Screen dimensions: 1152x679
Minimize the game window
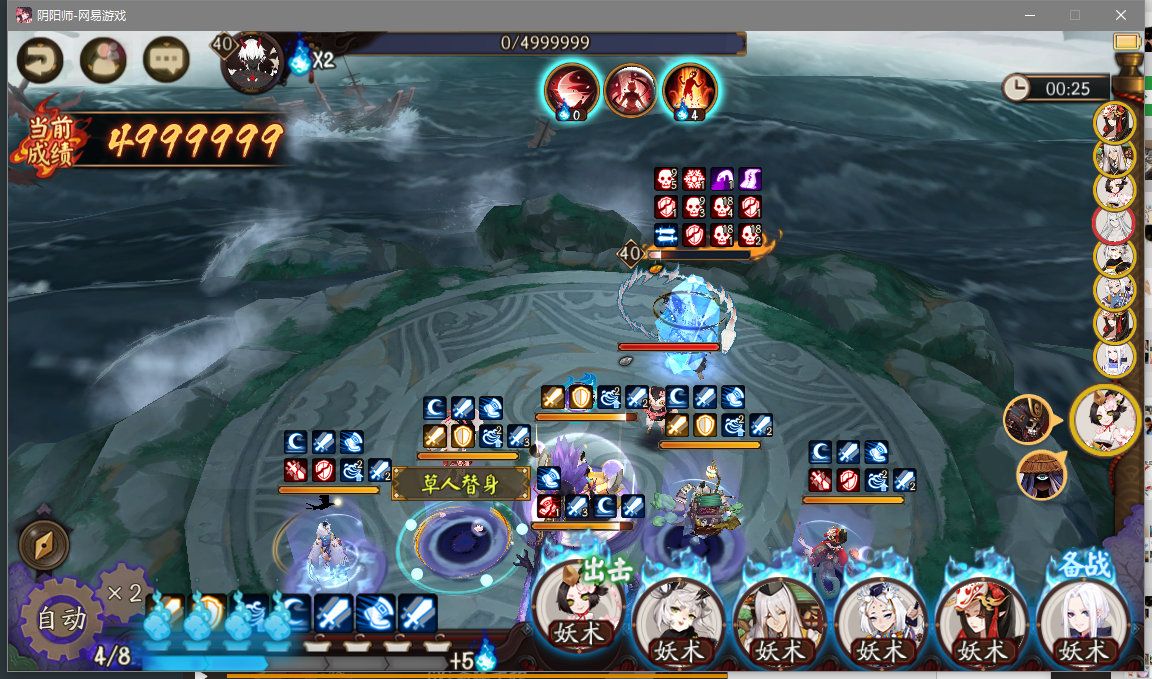pos(1029,15)
